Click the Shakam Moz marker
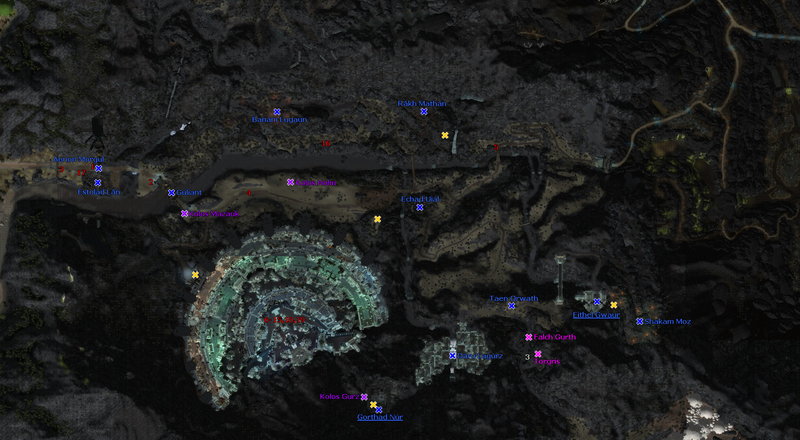 pyautogui.click(x=640, y=321)
